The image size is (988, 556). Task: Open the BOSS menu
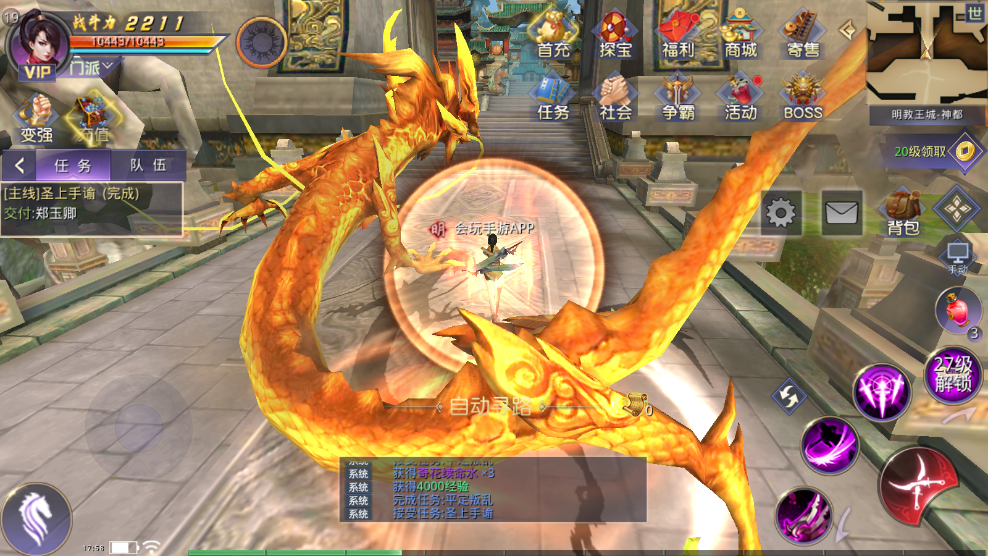click(x=803, y=96)
